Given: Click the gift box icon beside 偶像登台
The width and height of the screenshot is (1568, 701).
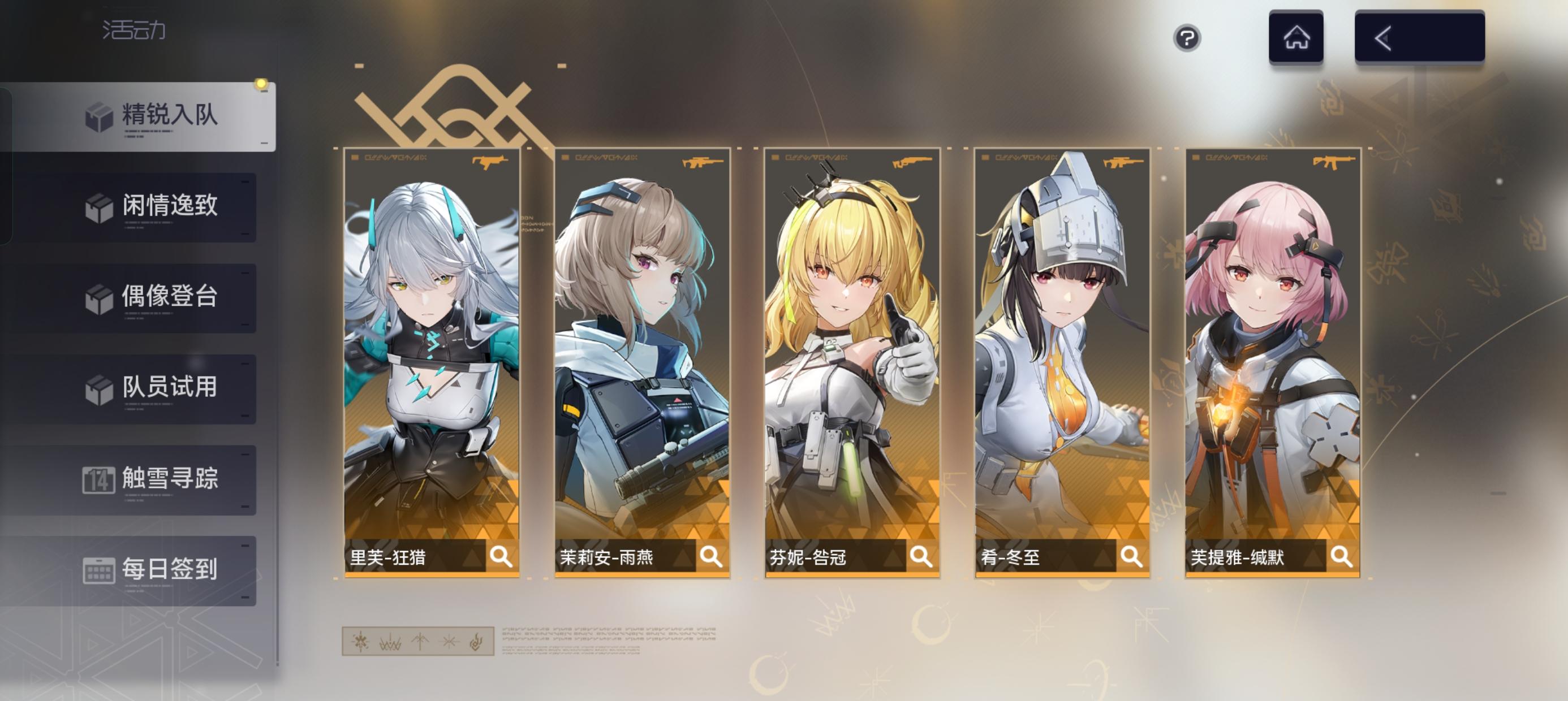Looking at the screenshot, I should pyautogui.click(x=99, y=297).
